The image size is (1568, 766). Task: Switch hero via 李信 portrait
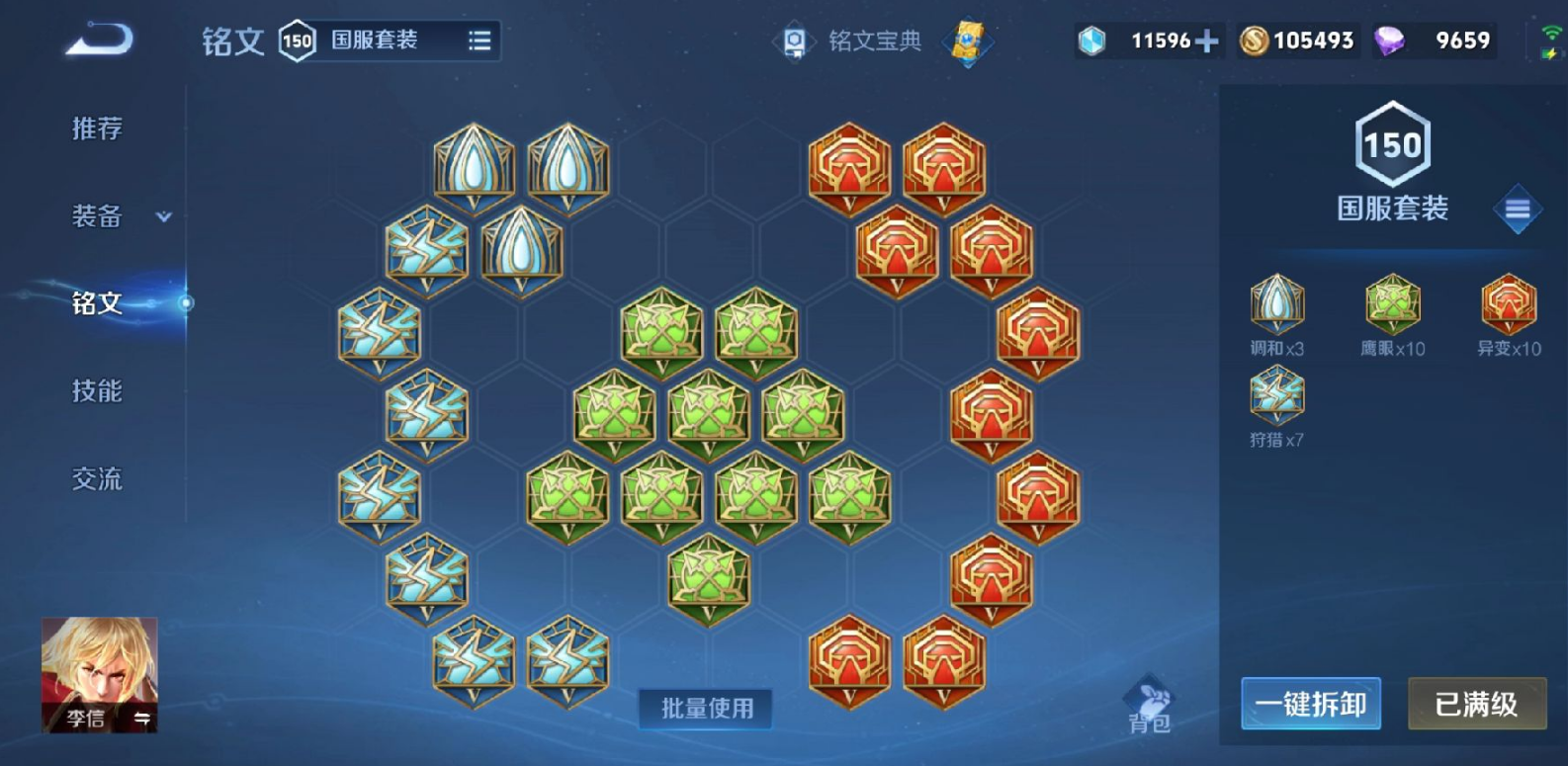[x=99, y=674]
